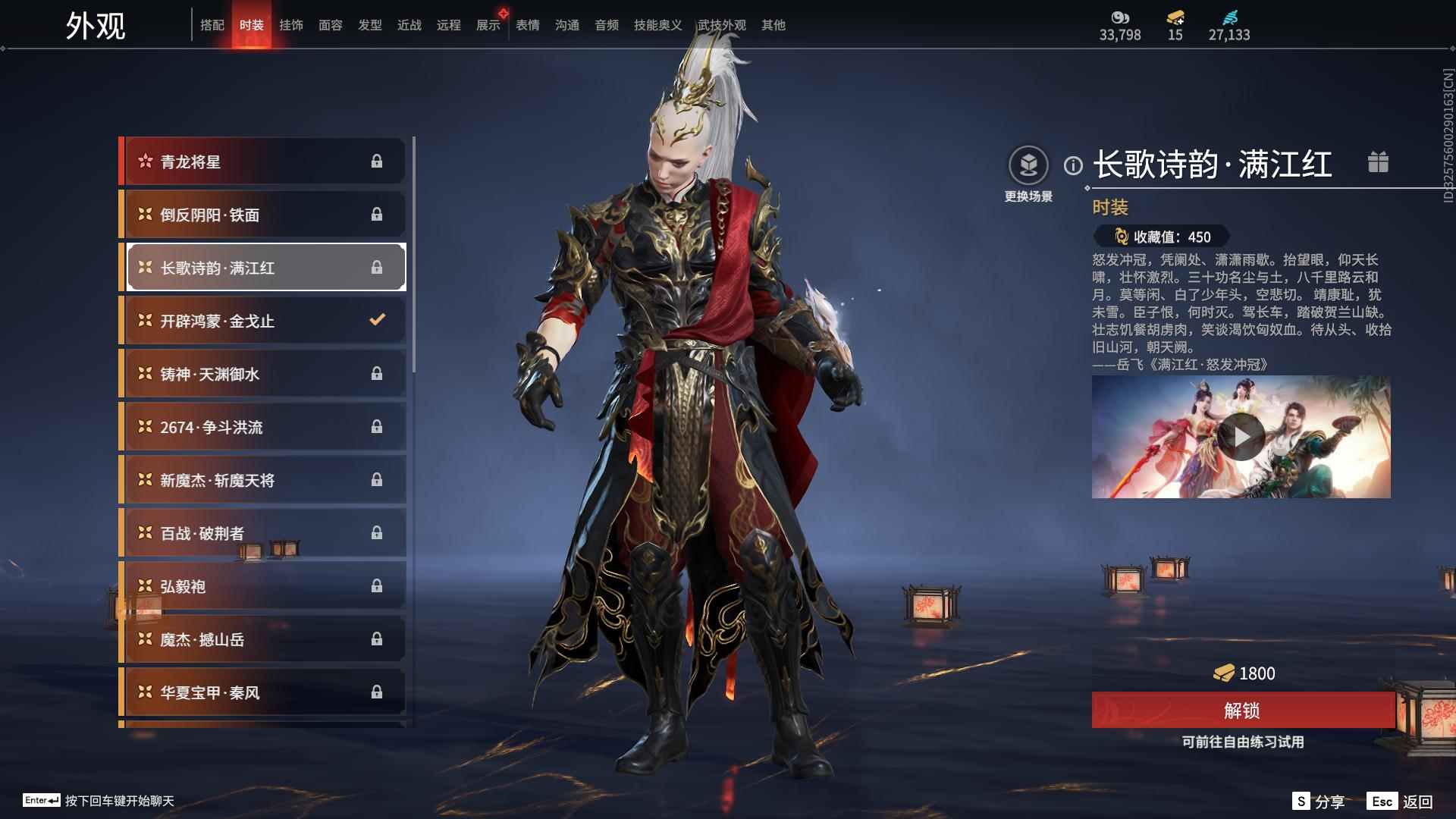
Task: Open the gift icon next to outfit name
Action: pyautogui.click(x=1379, y=162)
